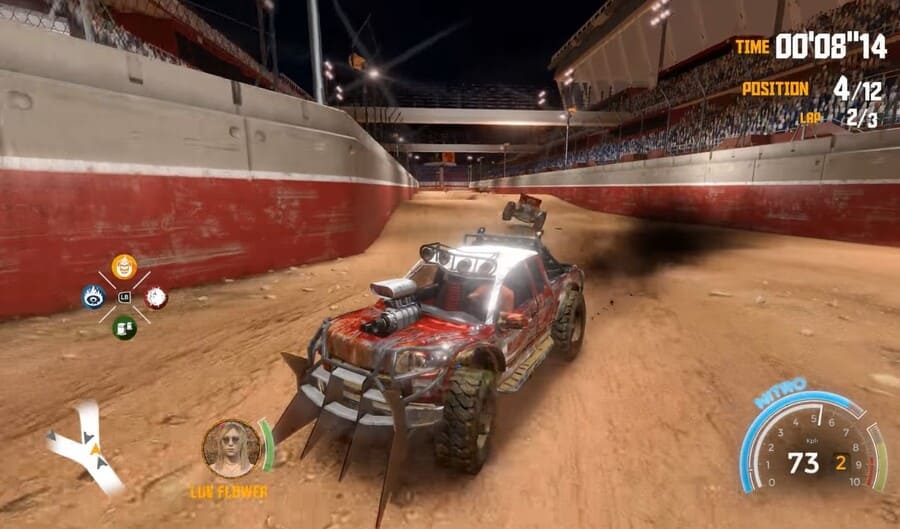900x529 pixels.
Task: Activate the blue flaming eye ability
Action: (x=94, y=296)
